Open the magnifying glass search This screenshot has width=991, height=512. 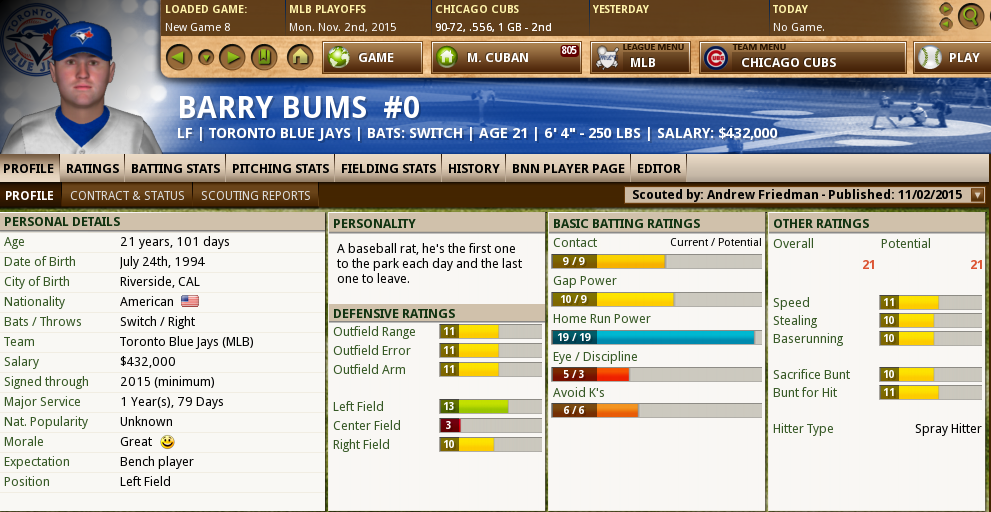click(x=969, y=15)
